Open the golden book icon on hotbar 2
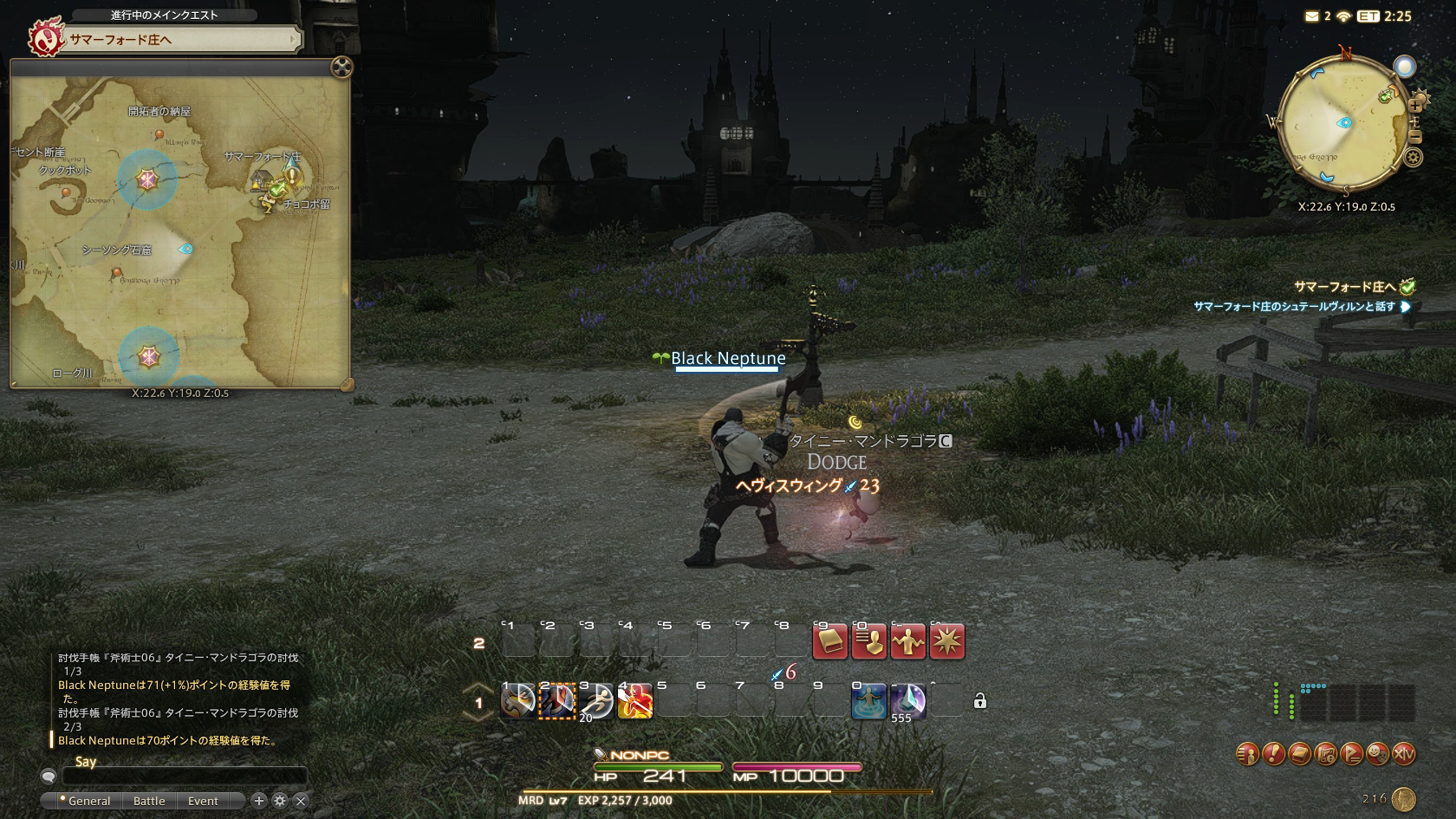The height and width of the screenshot is (819, 1456). pyautogui.click(x=829, y=642)
